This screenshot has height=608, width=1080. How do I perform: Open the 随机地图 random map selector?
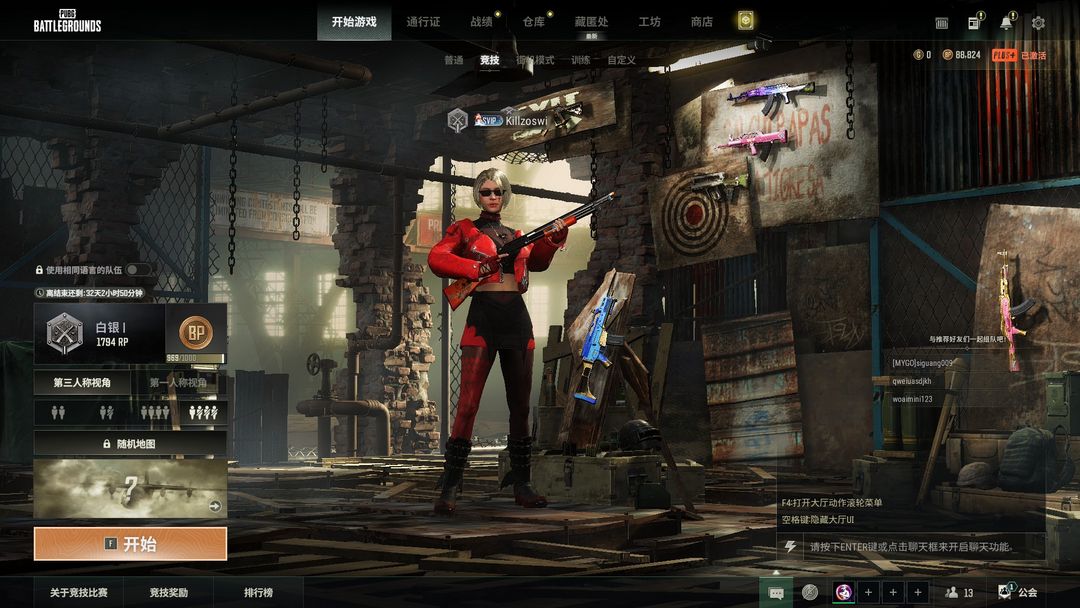(130, 443)
